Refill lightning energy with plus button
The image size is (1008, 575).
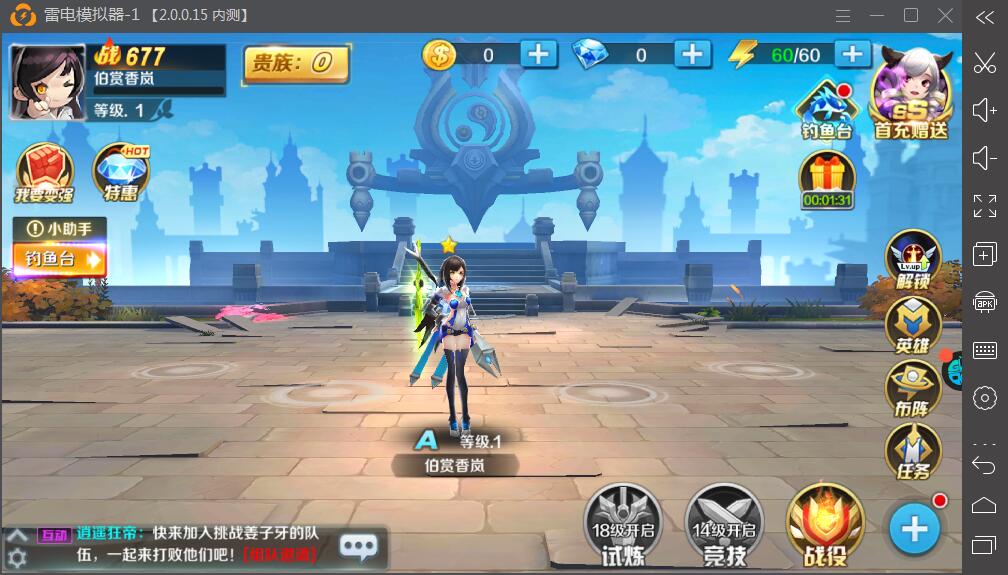852,54
